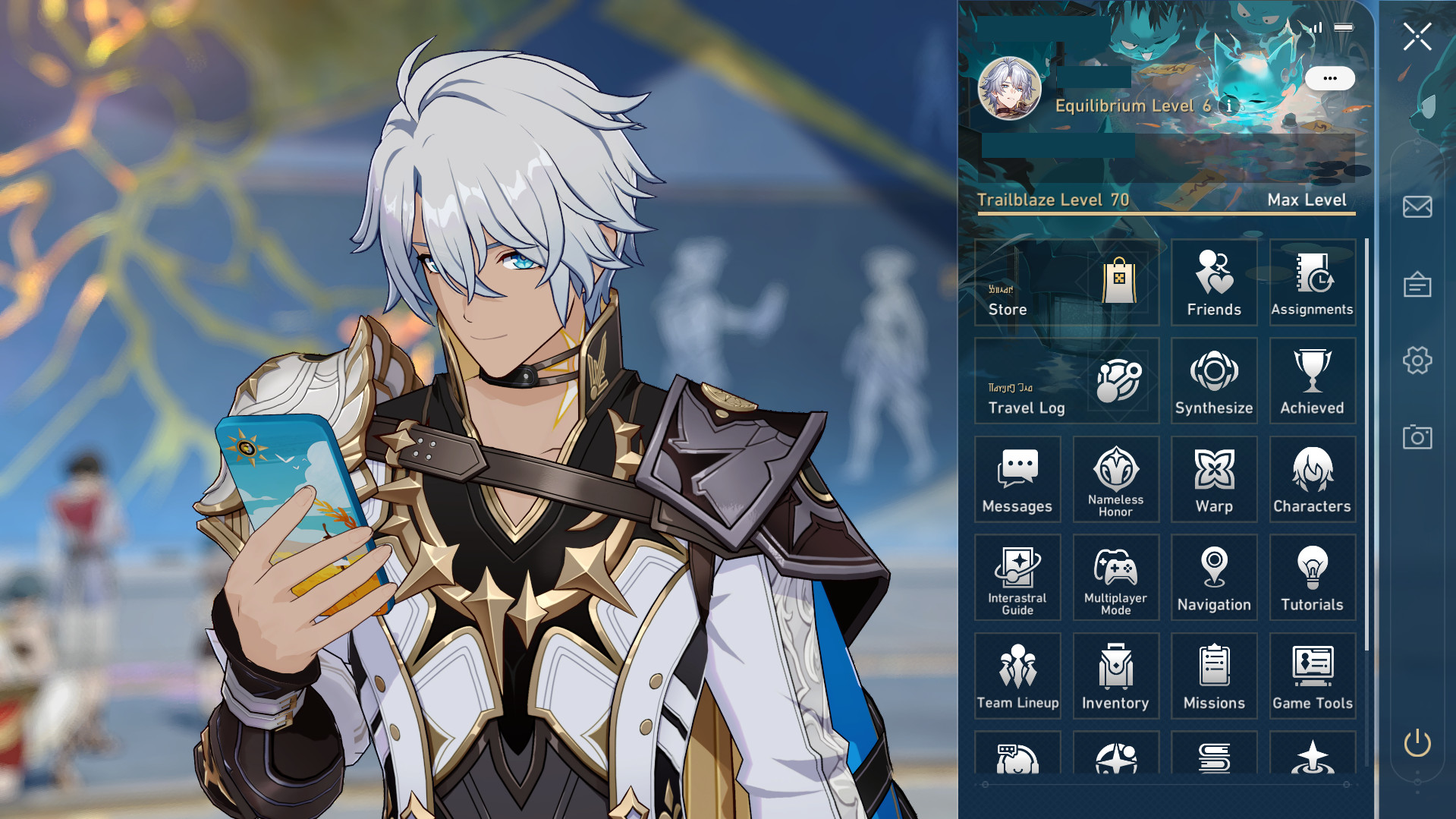
Task: View Achievements via the trophy icon
Action: pos(1312,380)
